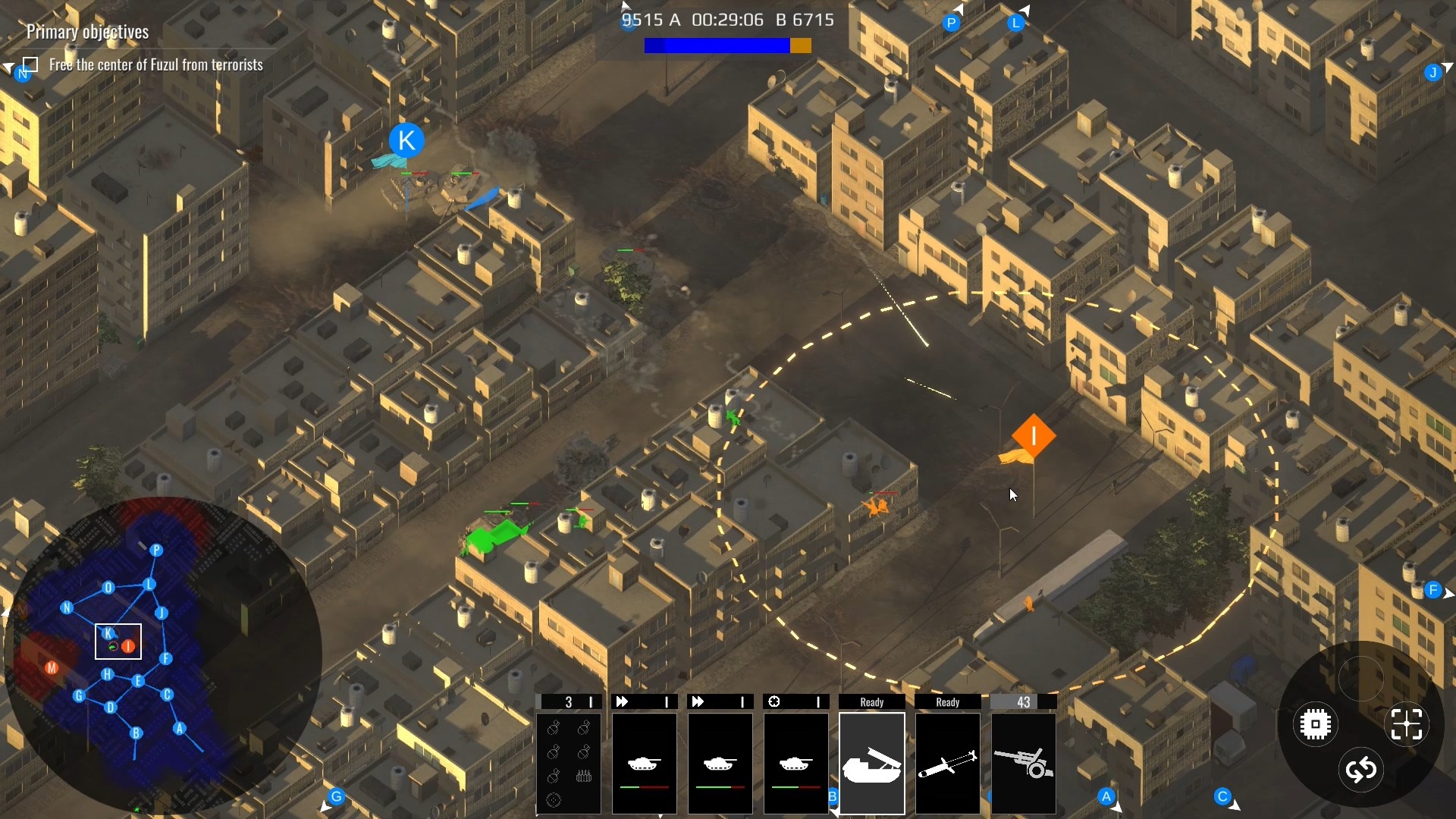Activate the targeting reticle button
Image resolution: width=1456 pixels, height=819 pixels.
click(x=1407, y=725)
